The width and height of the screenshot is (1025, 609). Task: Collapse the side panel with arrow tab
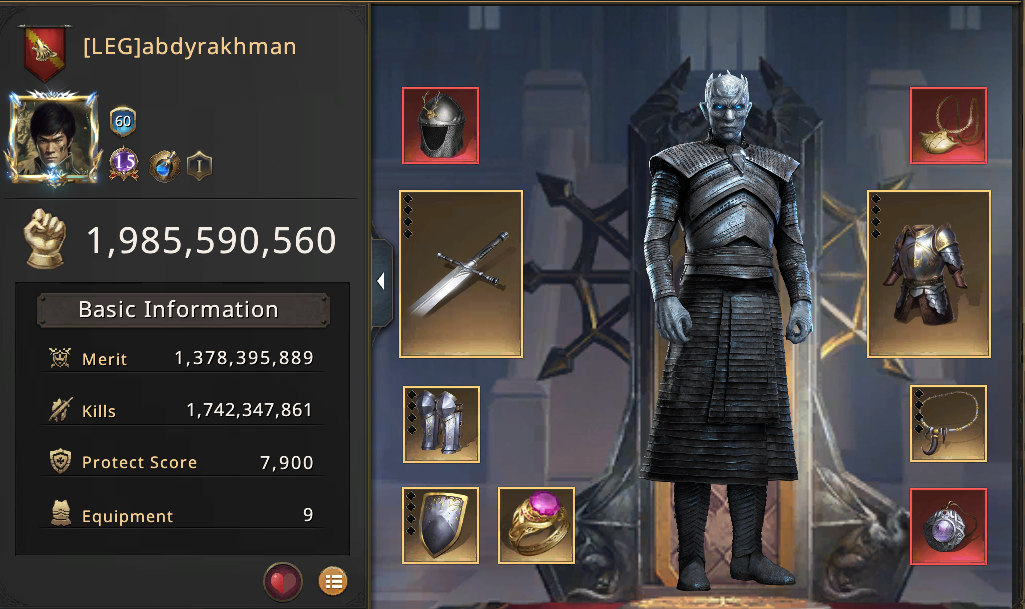[381, 282]
